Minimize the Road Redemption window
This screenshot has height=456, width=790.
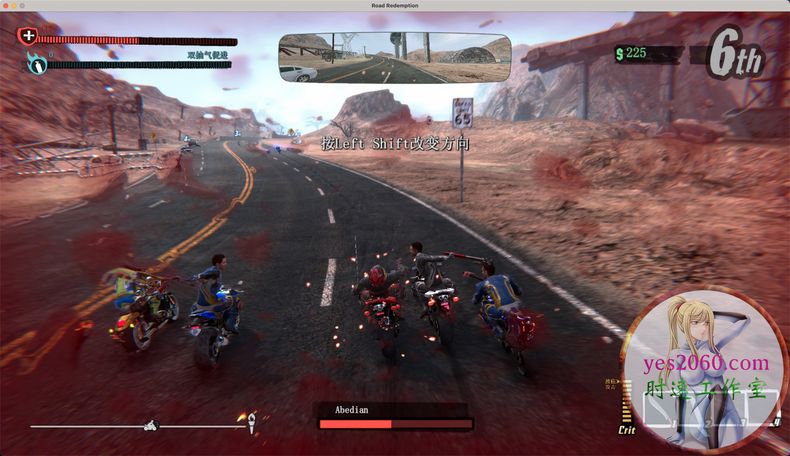[15, 6]
